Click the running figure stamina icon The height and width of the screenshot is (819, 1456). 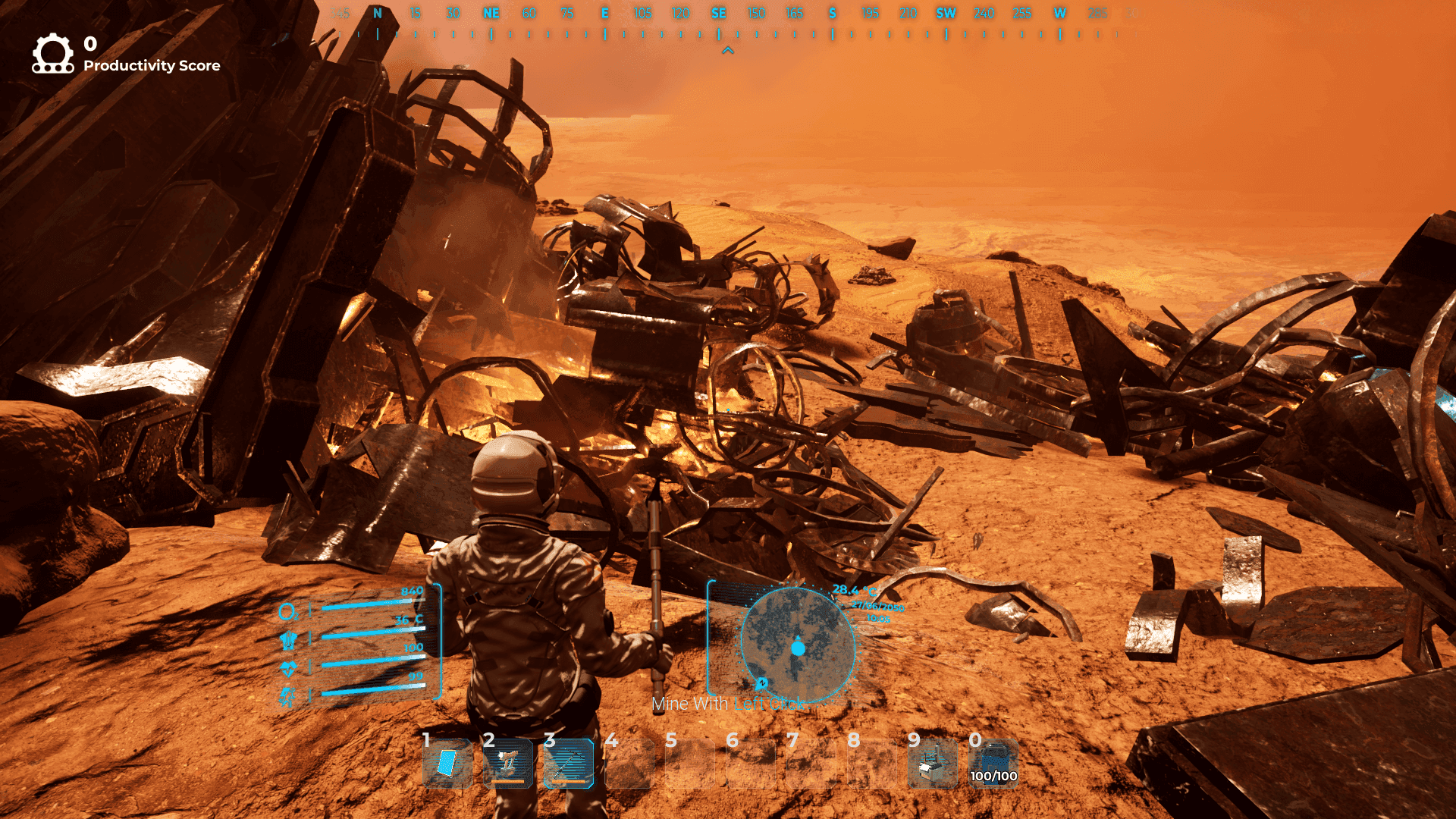(x=287, y=696)
